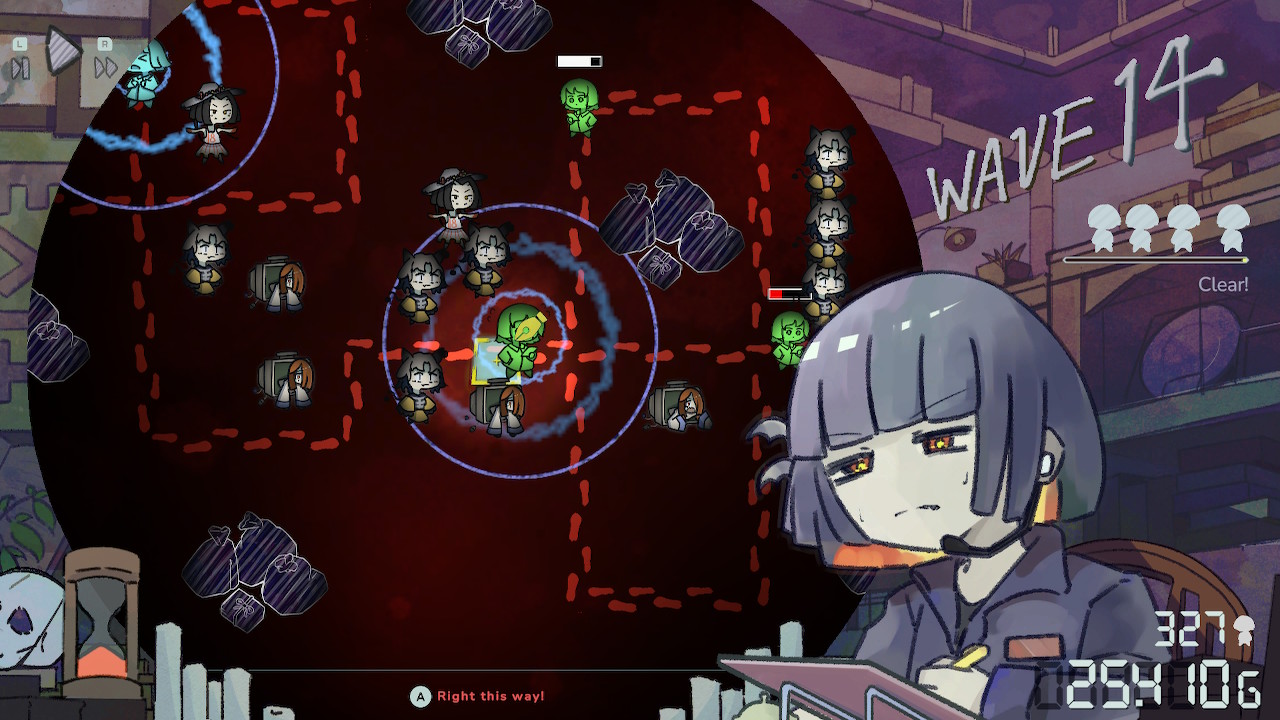Select the green unit with the health bar at top

(581, 105)
